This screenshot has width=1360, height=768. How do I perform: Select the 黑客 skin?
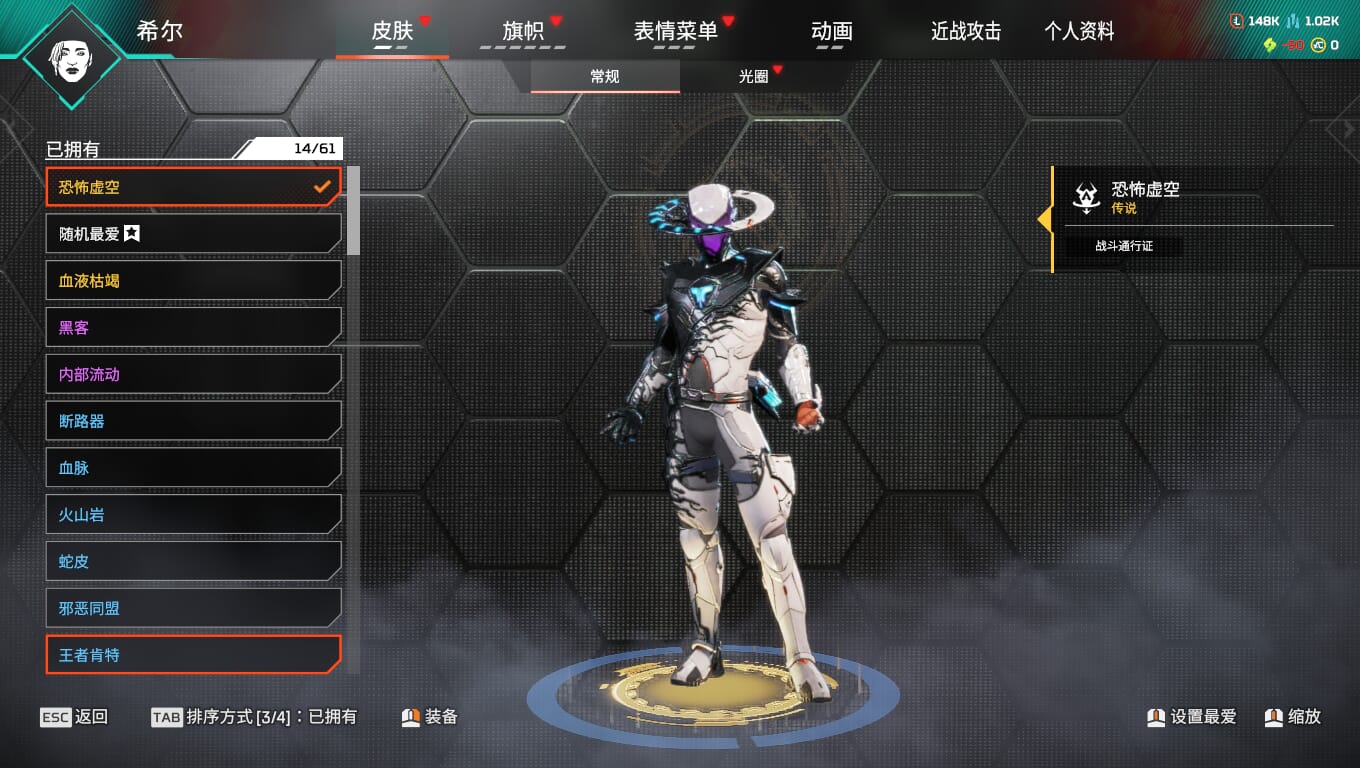[193, 327]
